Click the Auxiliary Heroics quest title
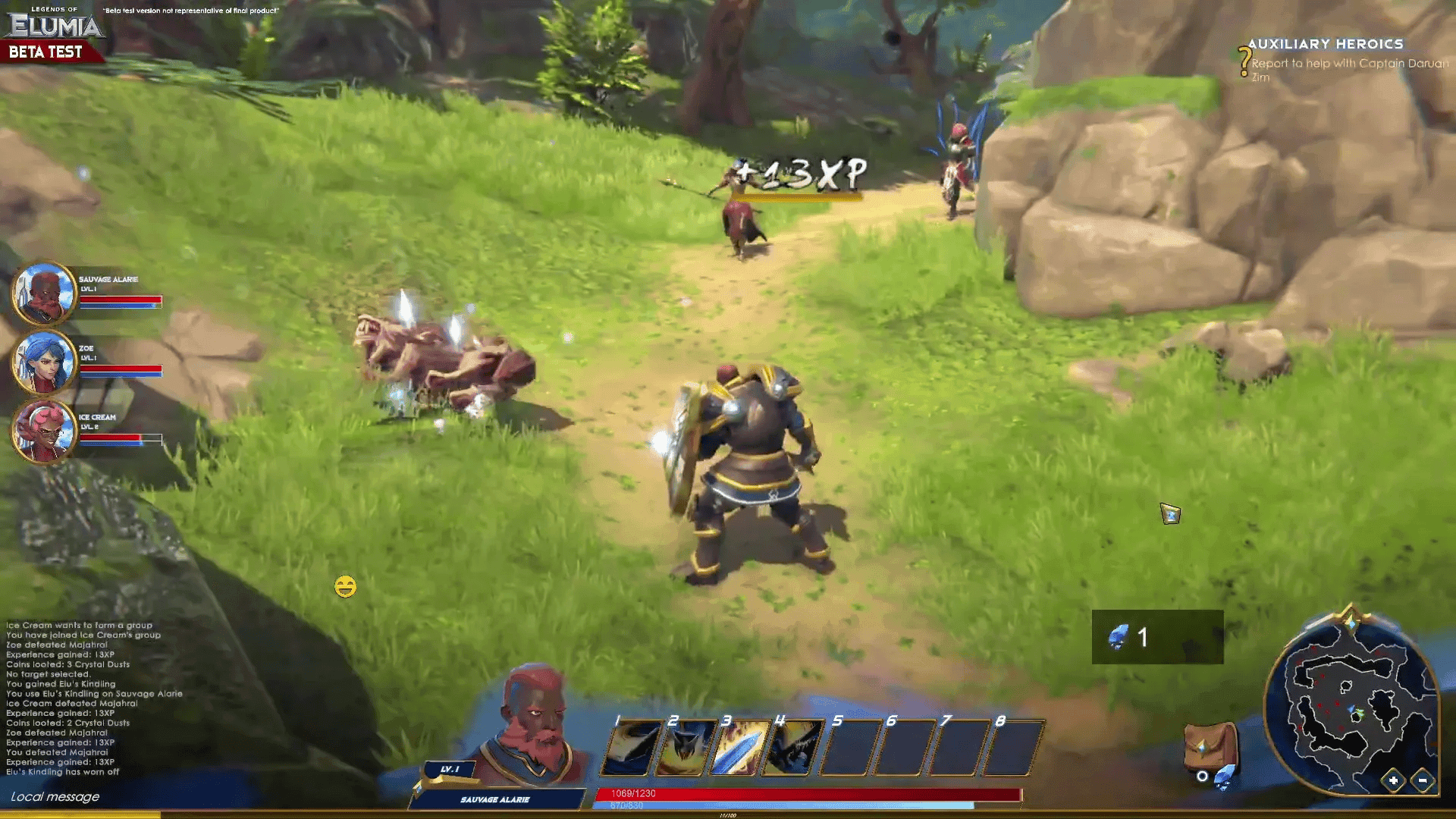The width and height of the screenshot is (1456, 819). tap(1326, 44)
